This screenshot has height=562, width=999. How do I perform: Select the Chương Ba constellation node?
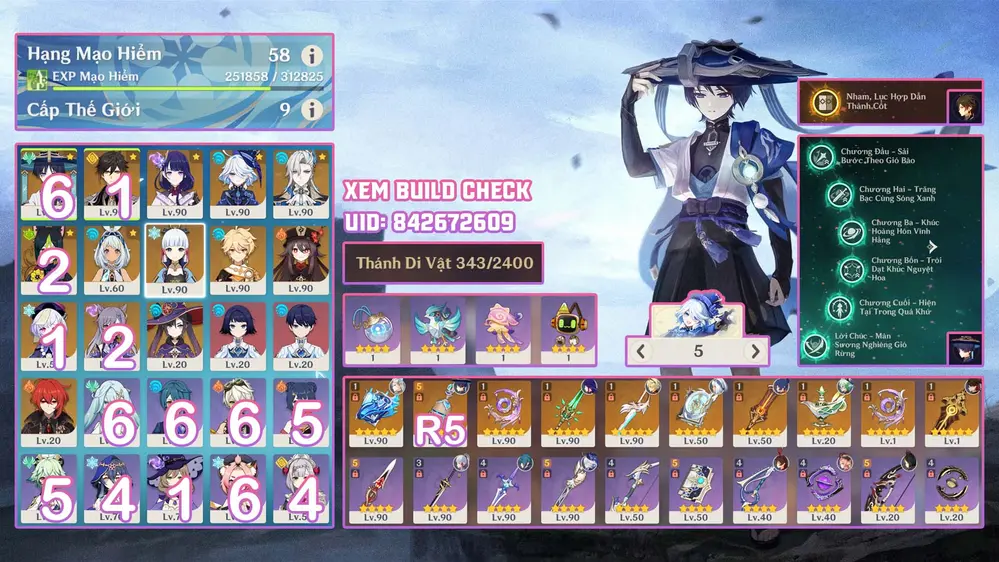851,230
